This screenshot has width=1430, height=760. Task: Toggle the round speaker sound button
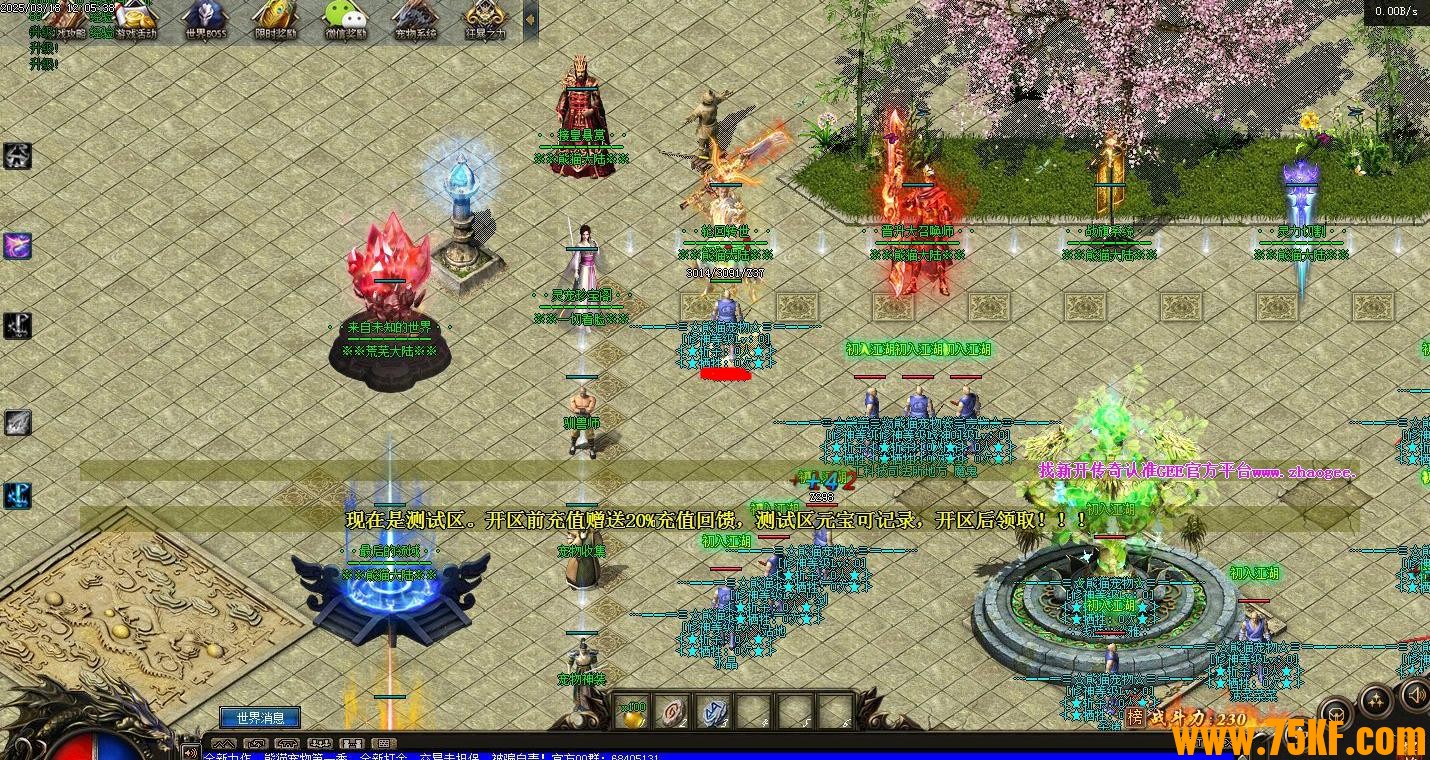pos(1415,693)
